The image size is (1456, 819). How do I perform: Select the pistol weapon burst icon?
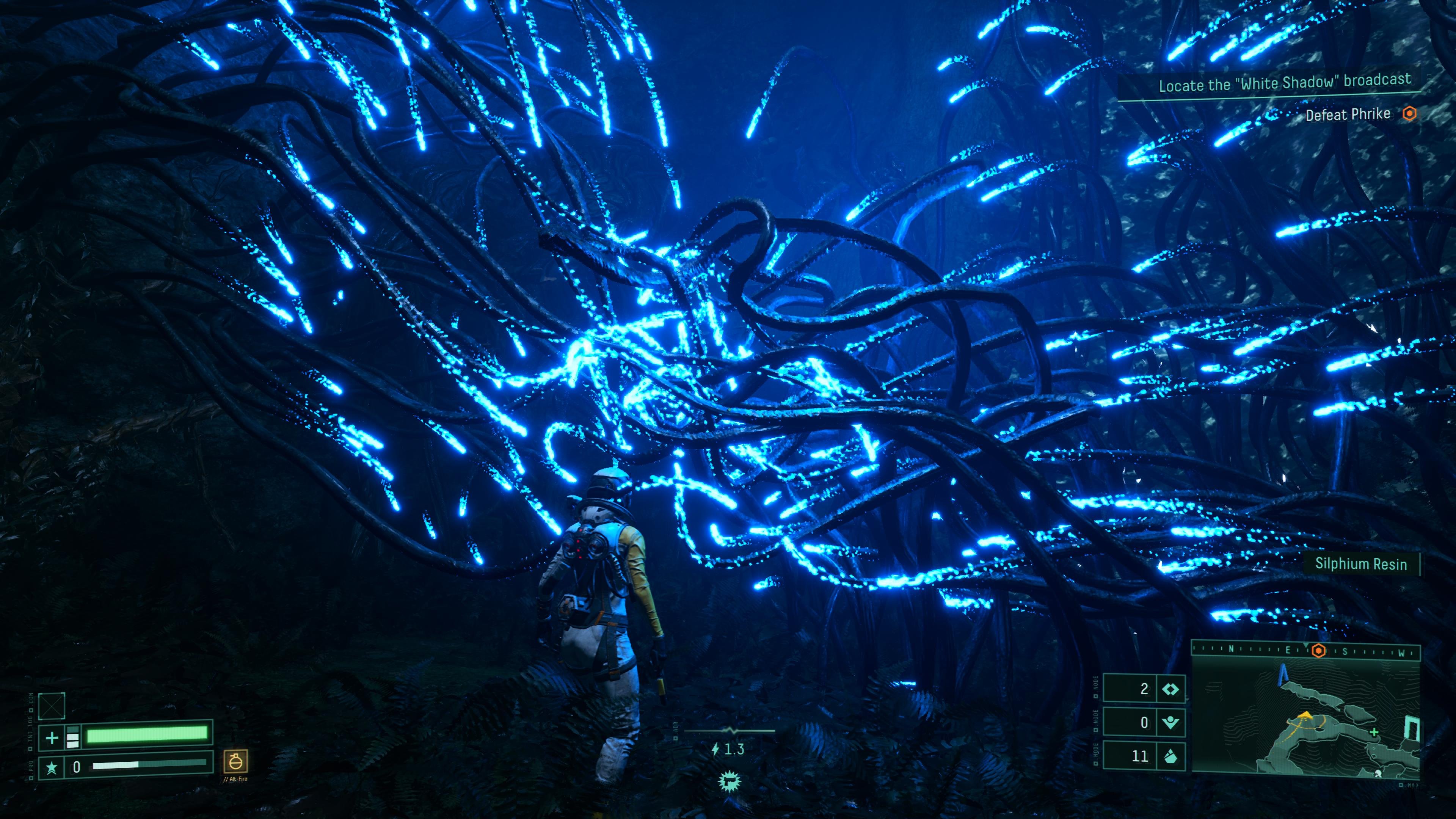(729, 782)
